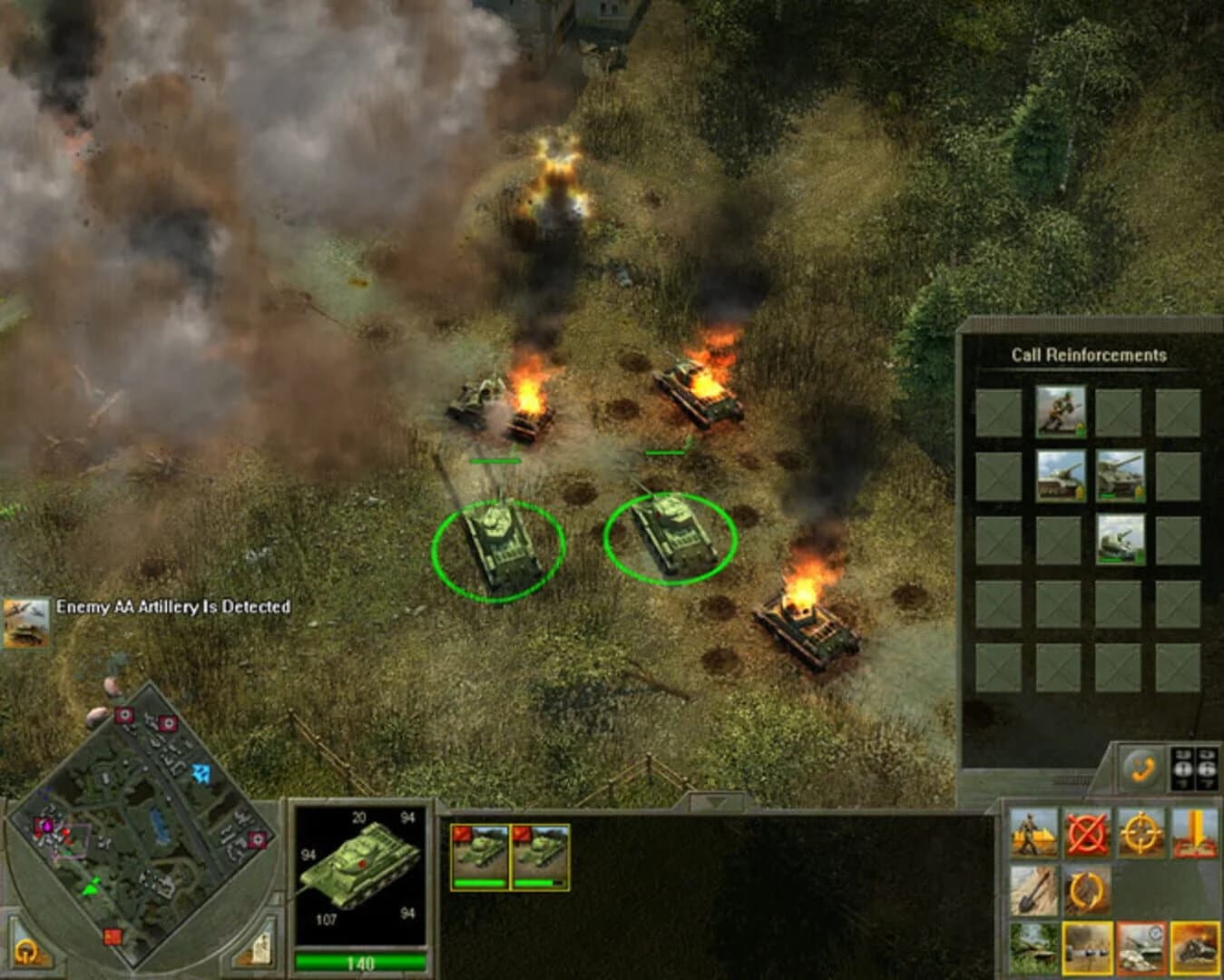Select the attack target crosshair command
Image resolution: width=1224 pixels, height=980 pixels.
pos(1140,831)
